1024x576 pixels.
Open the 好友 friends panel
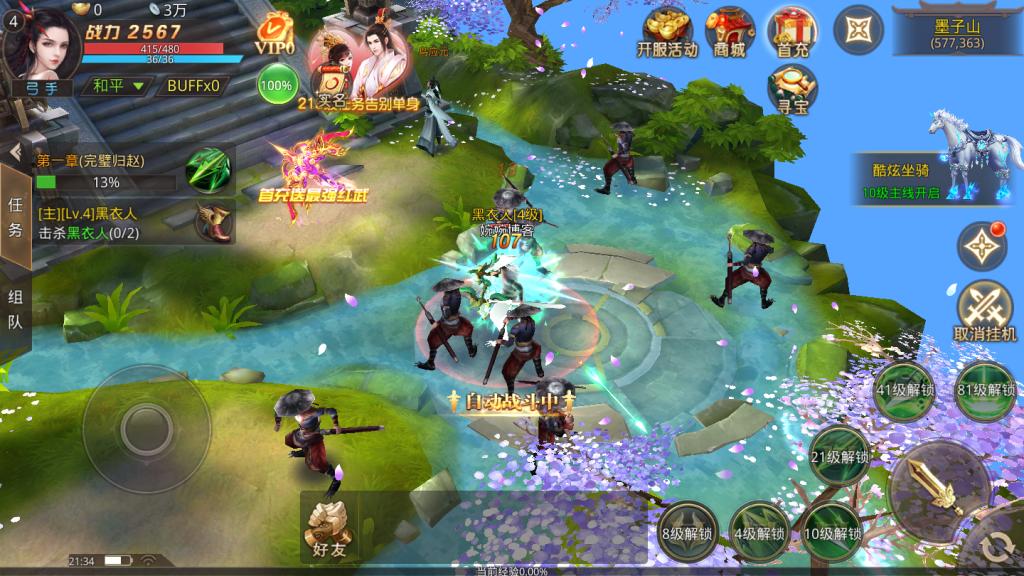pos(328,527)
